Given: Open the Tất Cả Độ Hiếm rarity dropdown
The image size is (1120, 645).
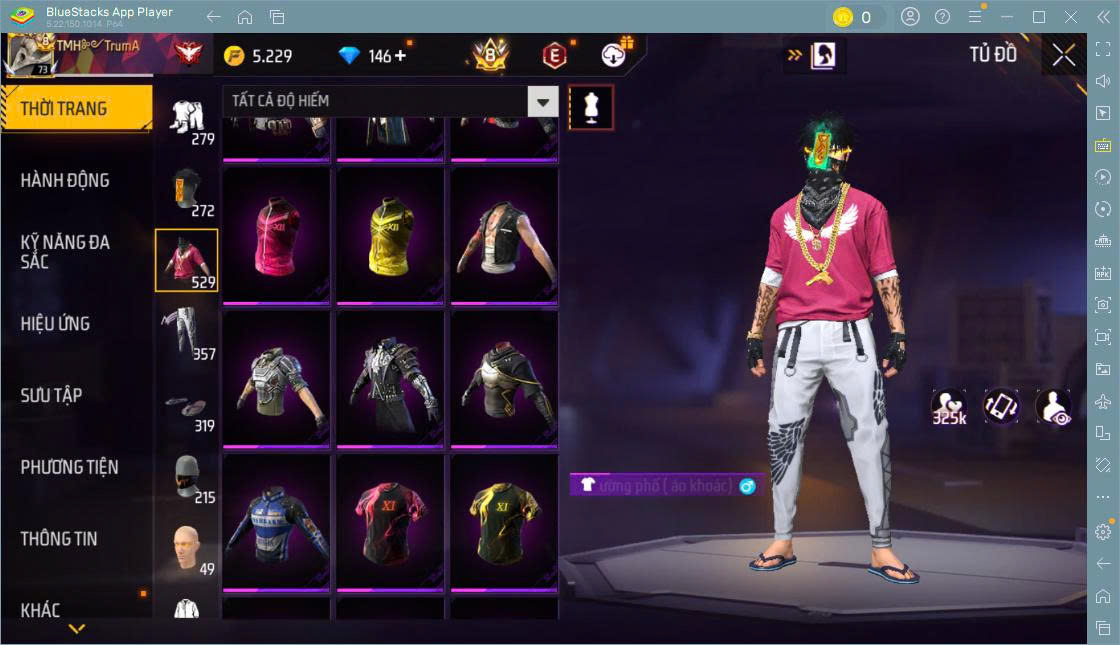Looking at the screenshot, I should click(542, 101).
